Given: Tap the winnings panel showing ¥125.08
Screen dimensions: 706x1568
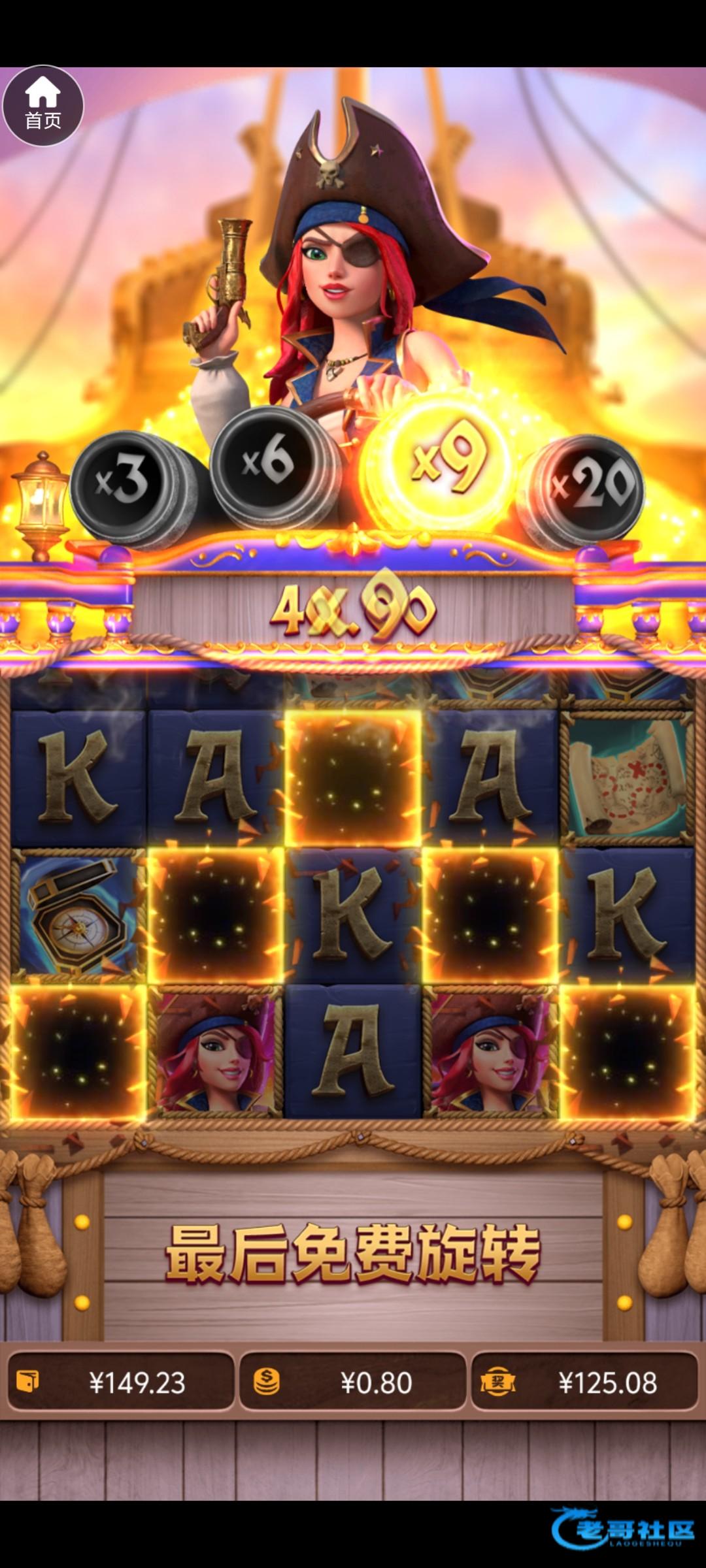Looking at the screenshot, I should click(x=584, y=1382).
